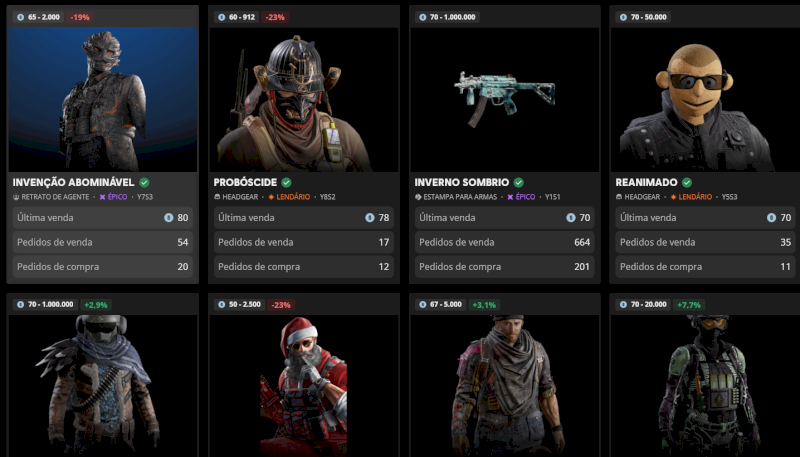The image size is (800, 457).
Task: View last sale row for Probóscide
Action: coord(304,218)
